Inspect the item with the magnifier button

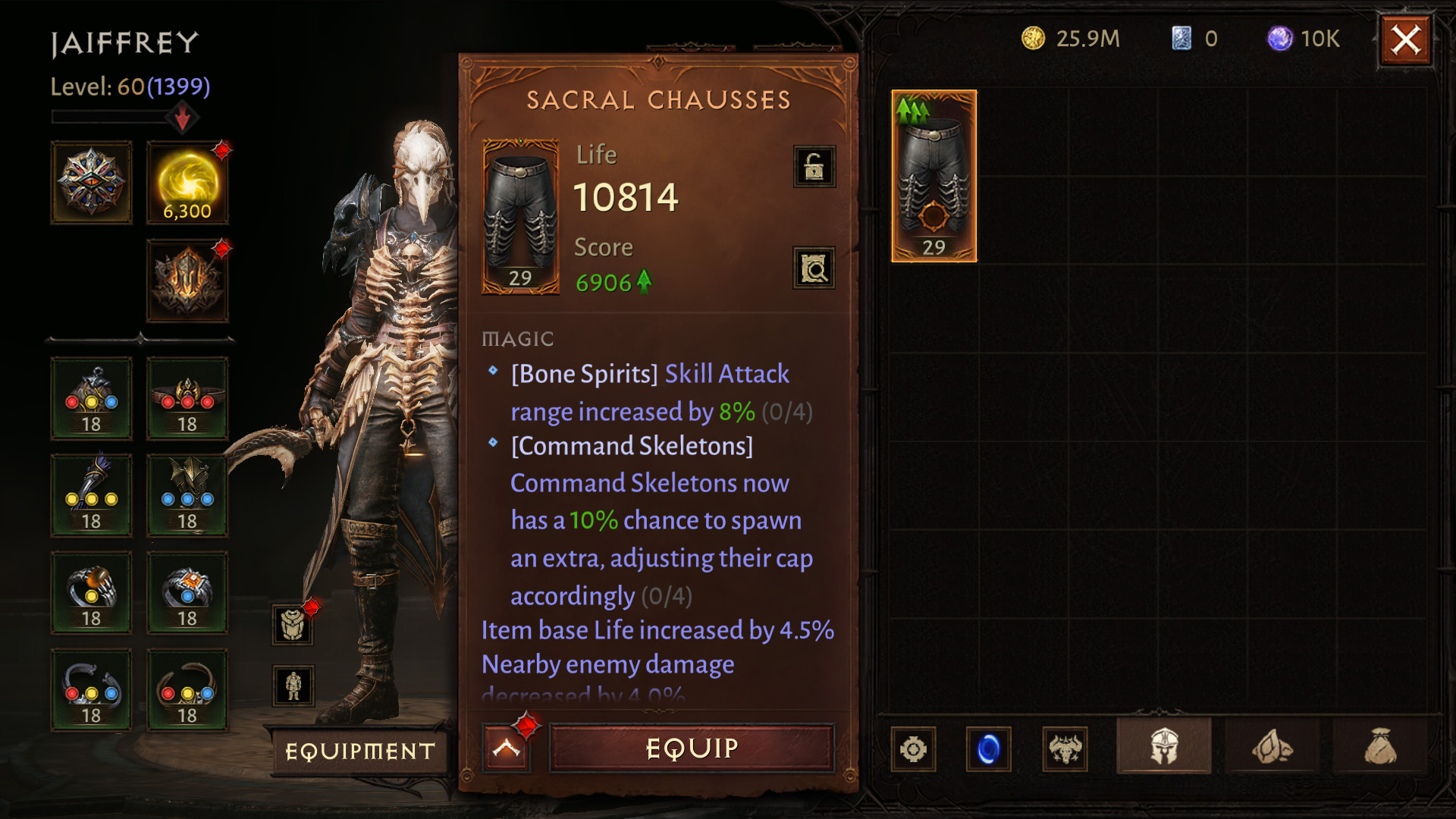(814, 268)
